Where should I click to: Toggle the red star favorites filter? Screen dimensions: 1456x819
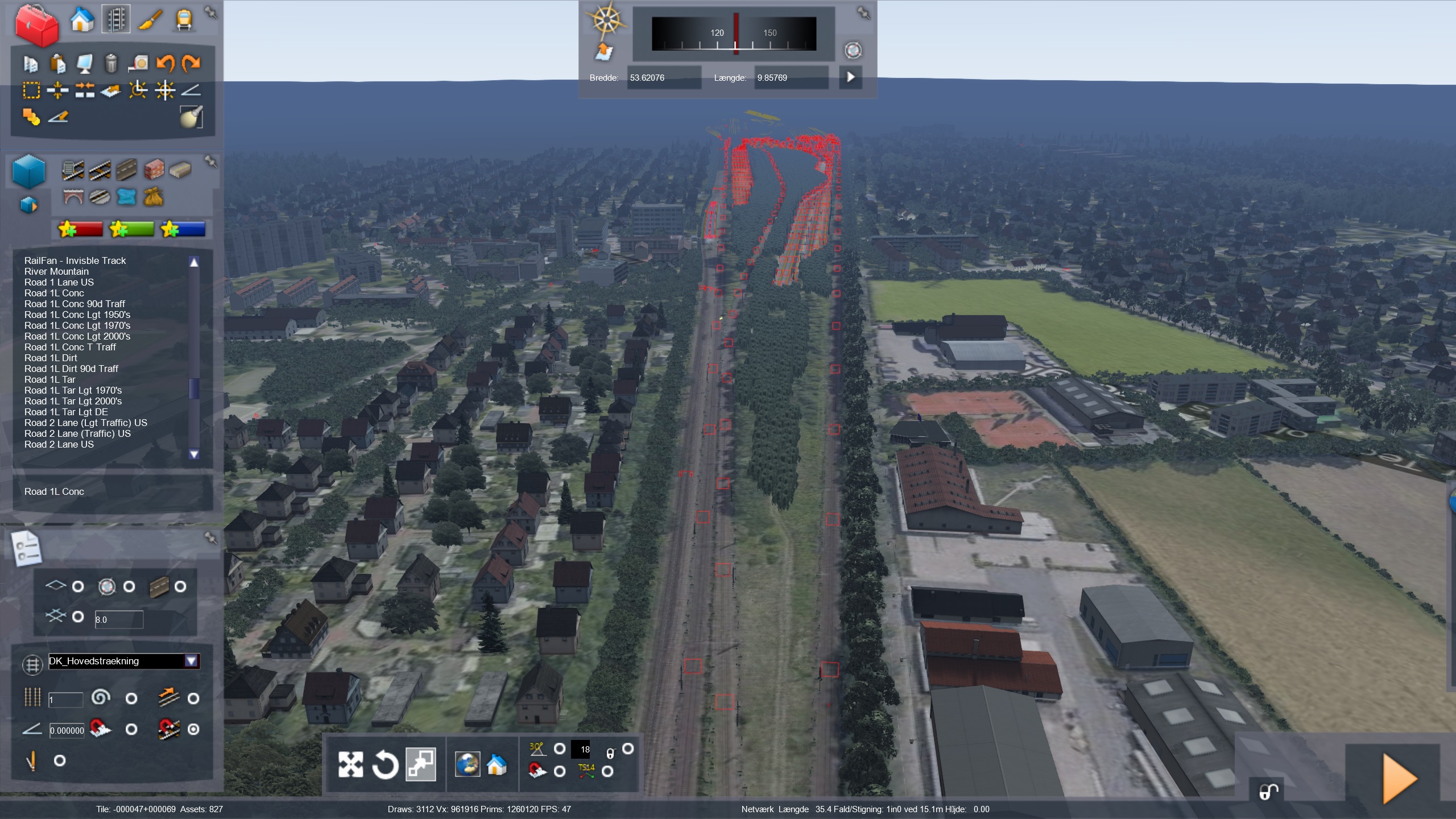pyautogui.click(x=80, y=229)
